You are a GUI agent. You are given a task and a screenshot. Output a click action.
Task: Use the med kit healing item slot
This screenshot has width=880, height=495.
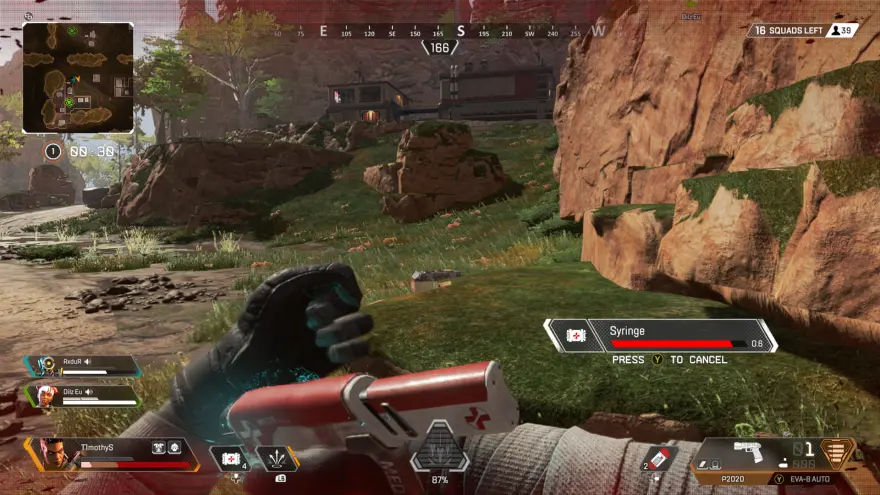(x=231, y=458)
